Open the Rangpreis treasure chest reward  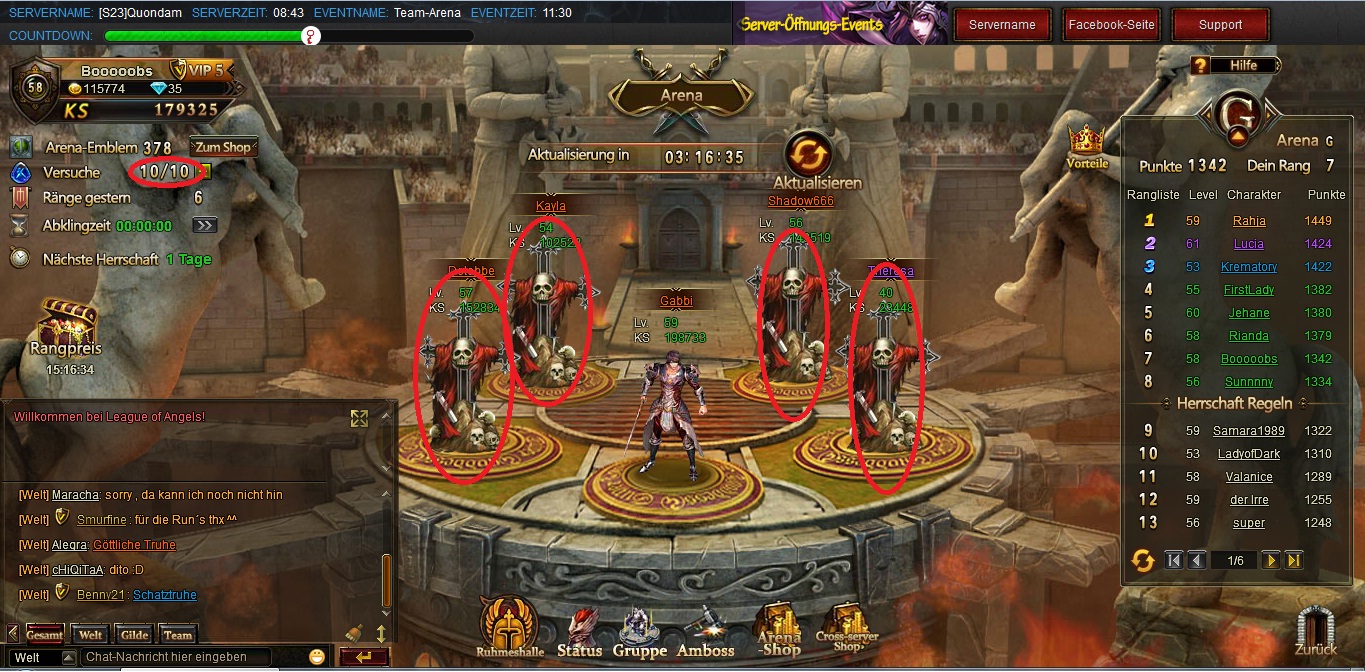tap(68, 327)
